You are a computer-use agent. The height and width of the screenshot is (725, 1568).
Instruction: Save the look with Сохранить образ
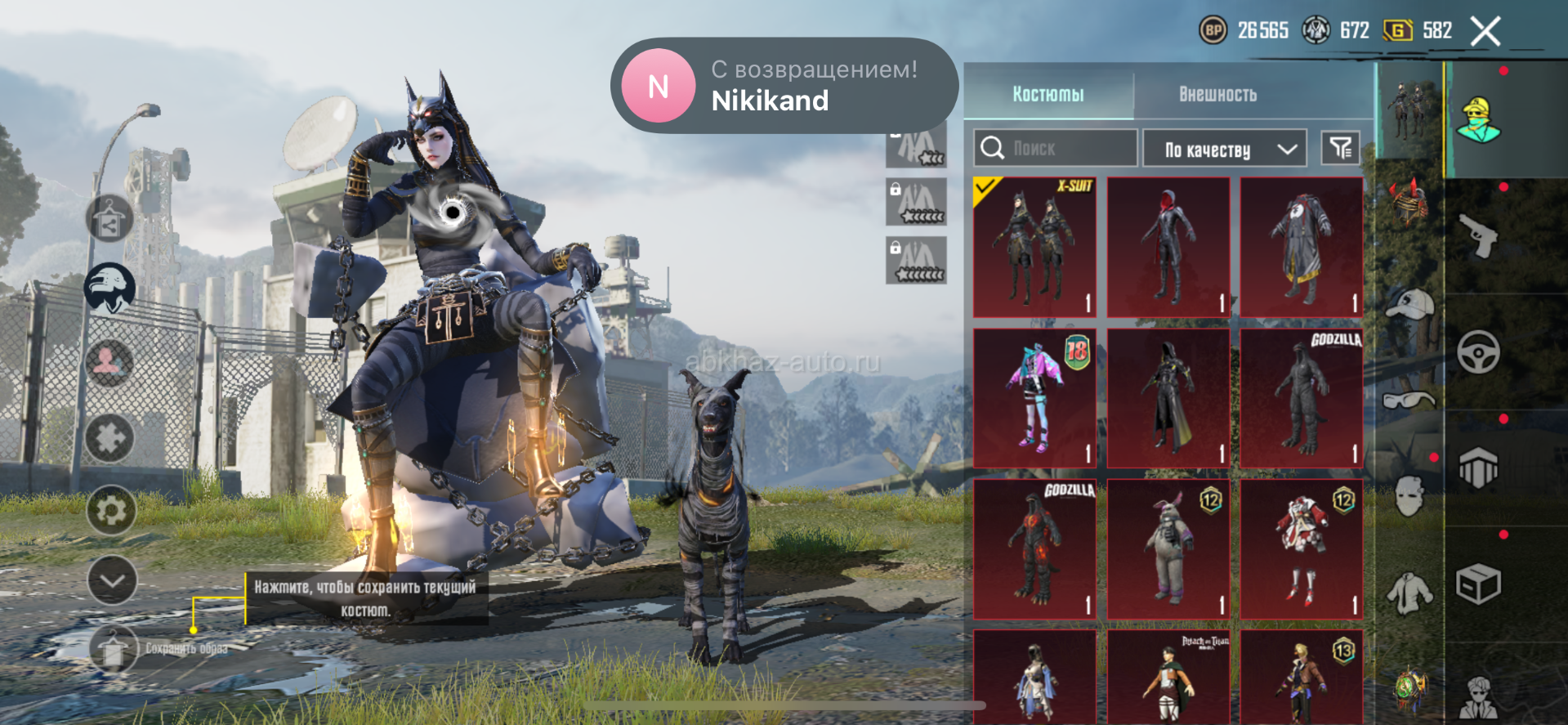tap(114, 648)
